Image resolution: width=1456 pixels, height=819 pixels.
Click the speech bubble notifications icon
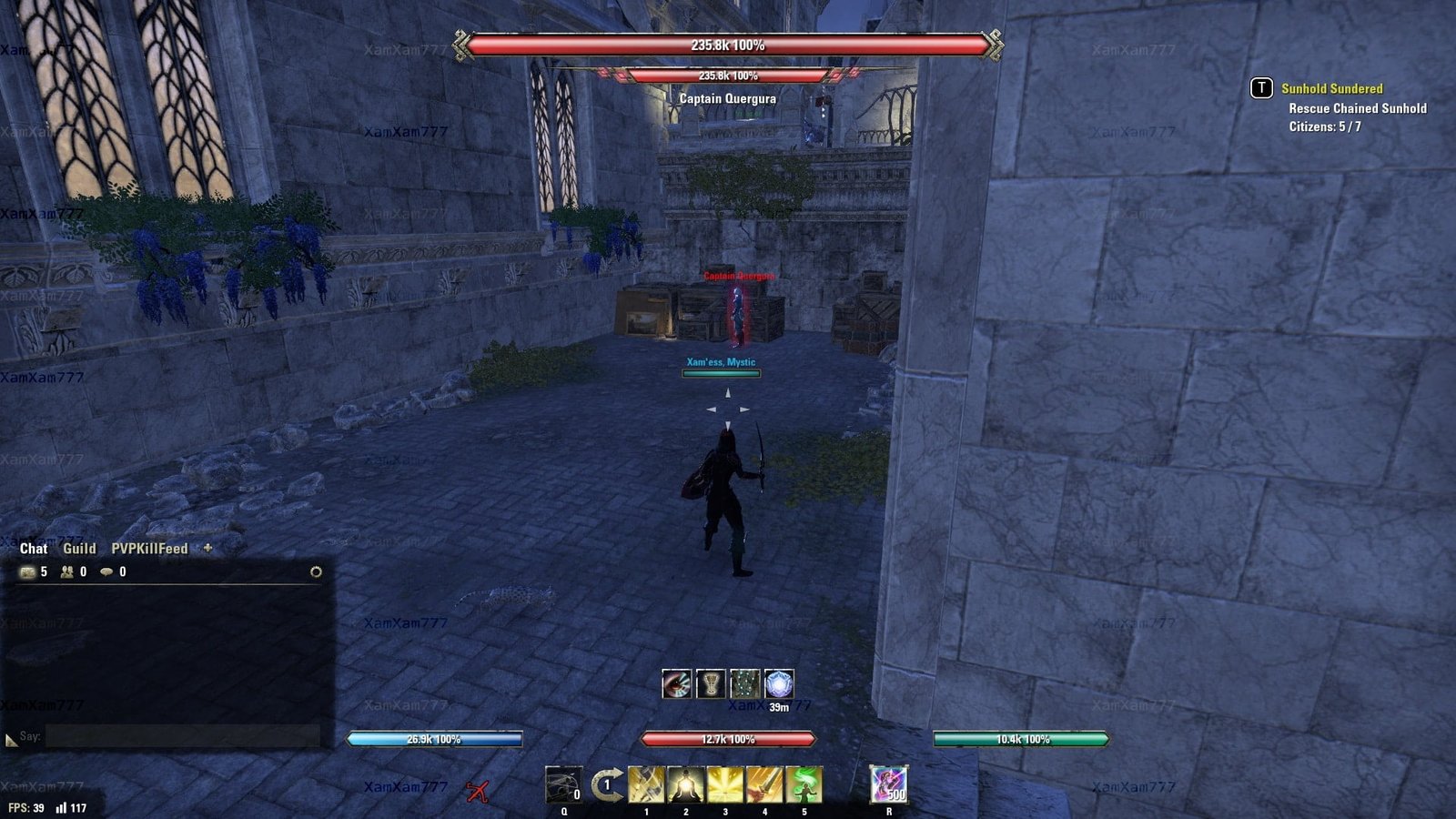tap(106, 571)
